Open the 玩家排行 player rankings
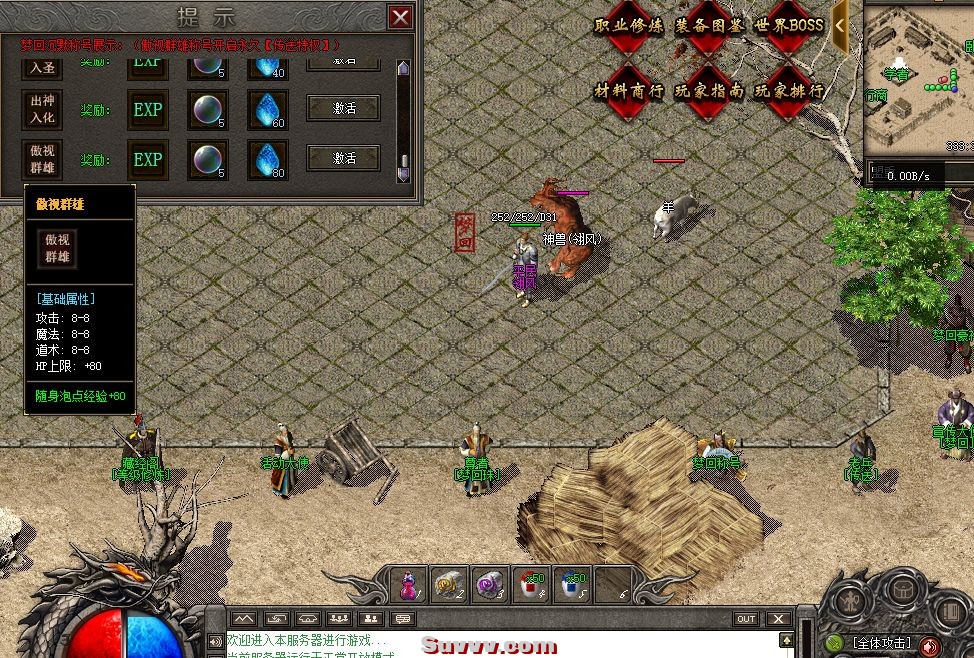 coord(789,90)
